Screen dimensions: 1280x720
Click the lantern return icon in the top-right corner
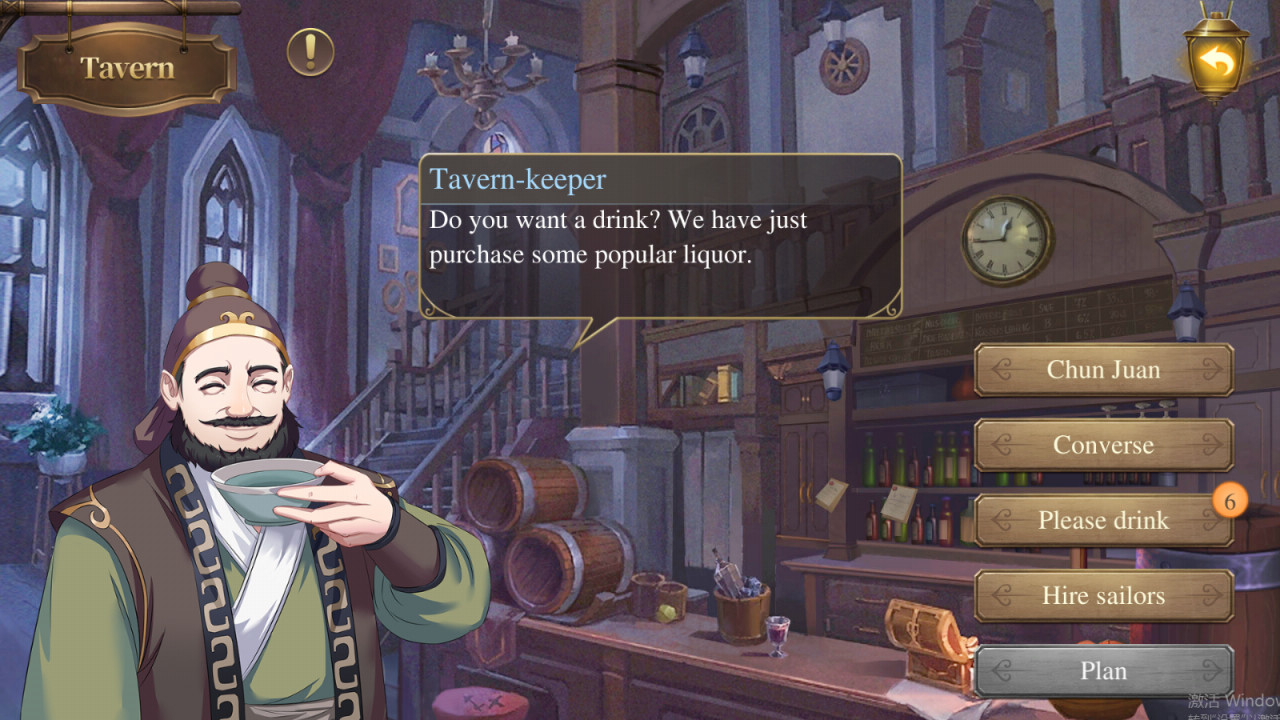[1218, 62]
